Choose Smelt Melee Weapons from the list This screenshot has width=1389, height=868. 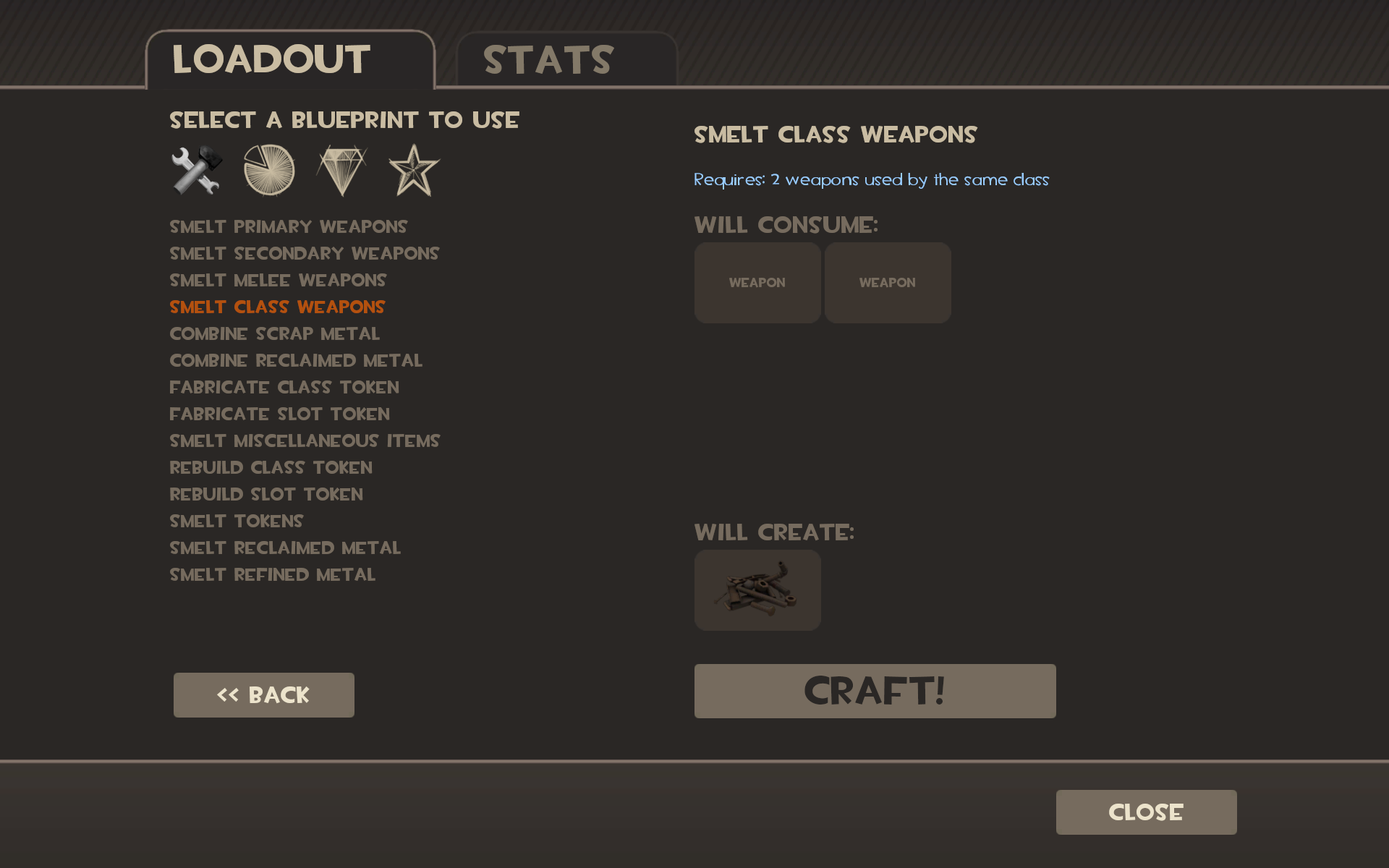click(278, 280)
